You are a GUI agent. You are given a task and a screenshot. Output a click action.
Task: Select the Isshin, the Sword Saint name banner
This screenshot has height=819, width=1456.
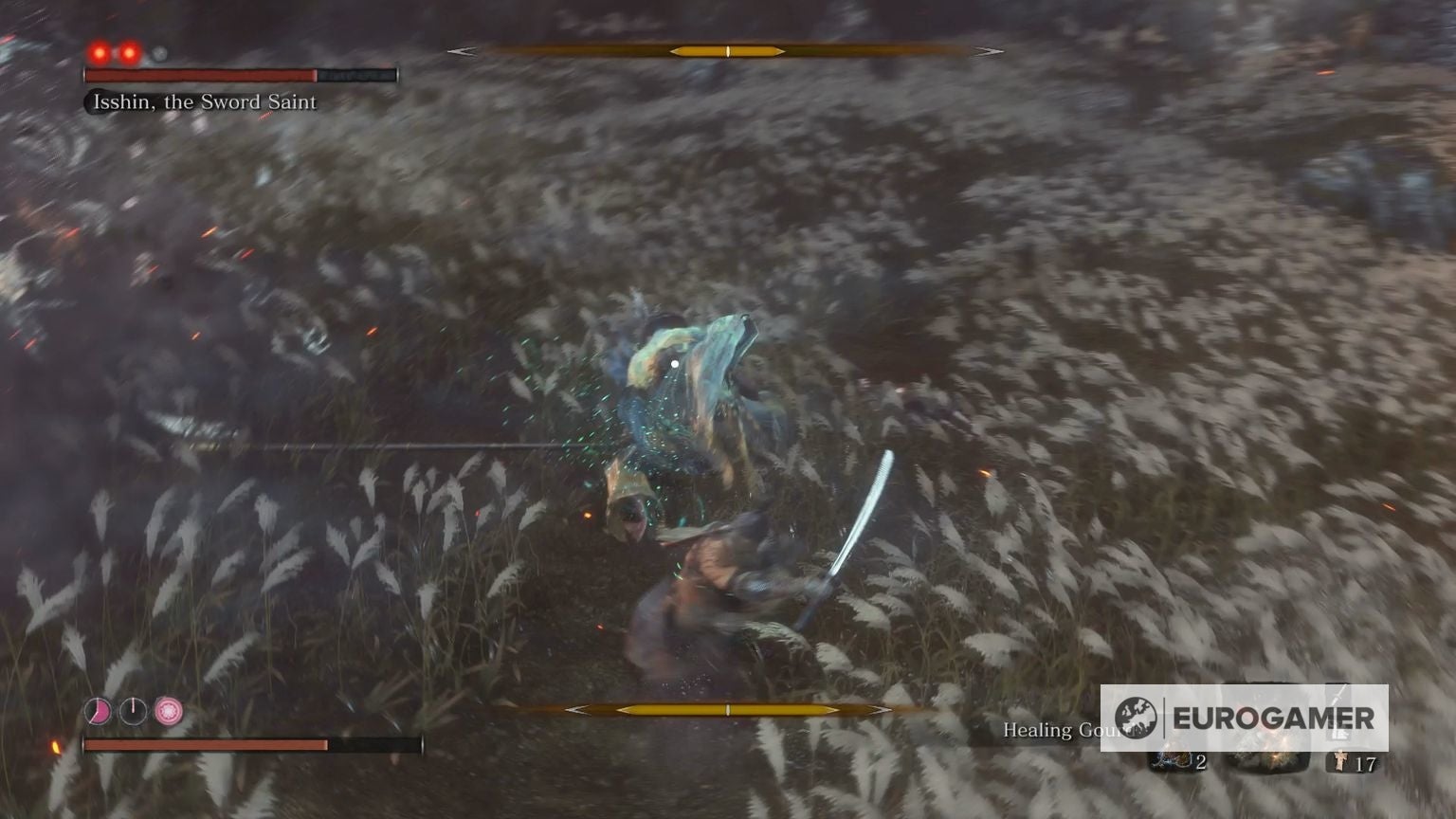[x=202, y=102]
